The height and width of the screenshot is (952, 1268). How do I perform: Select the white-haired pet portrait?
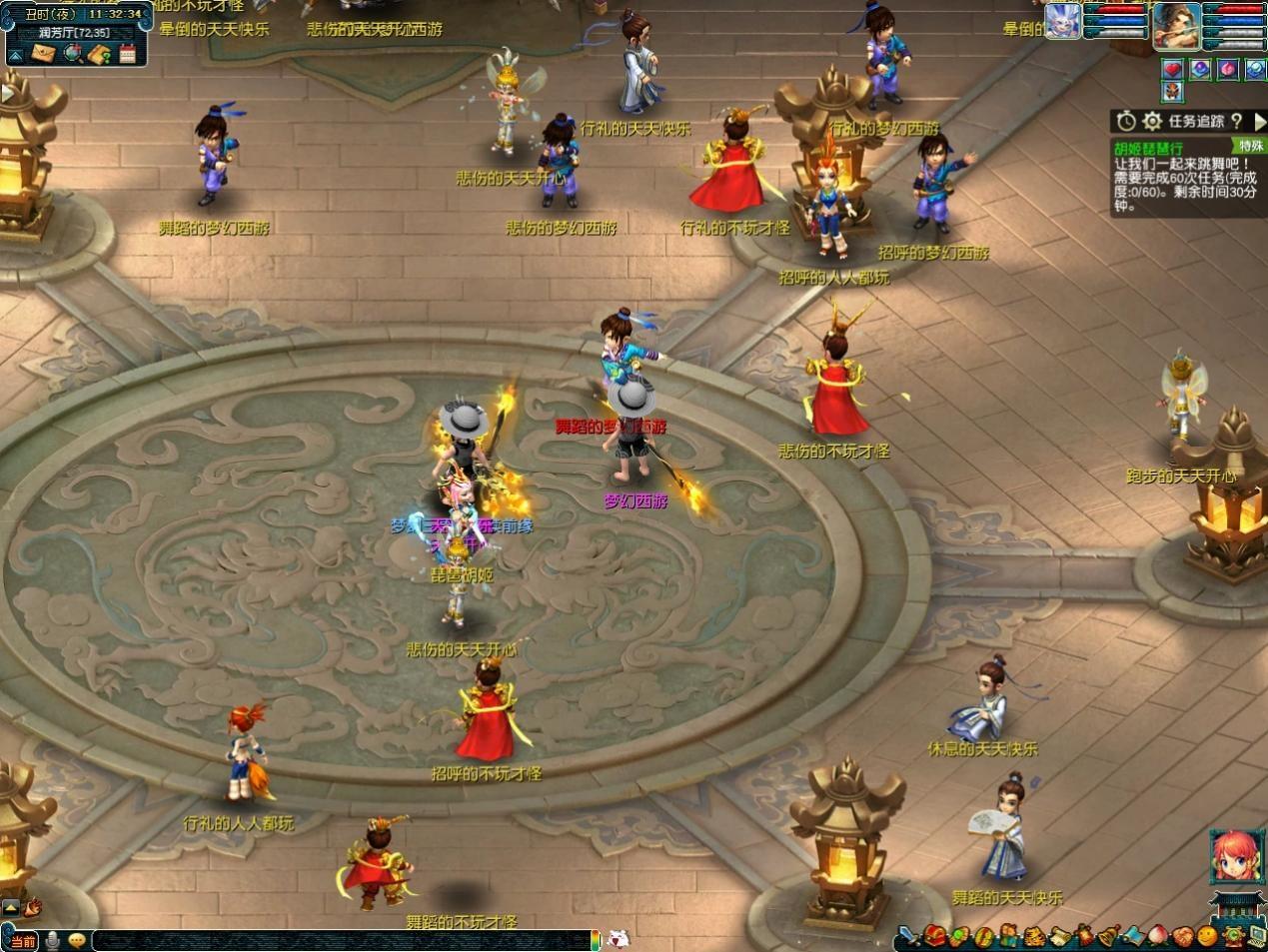click(x=1063, y=21)
